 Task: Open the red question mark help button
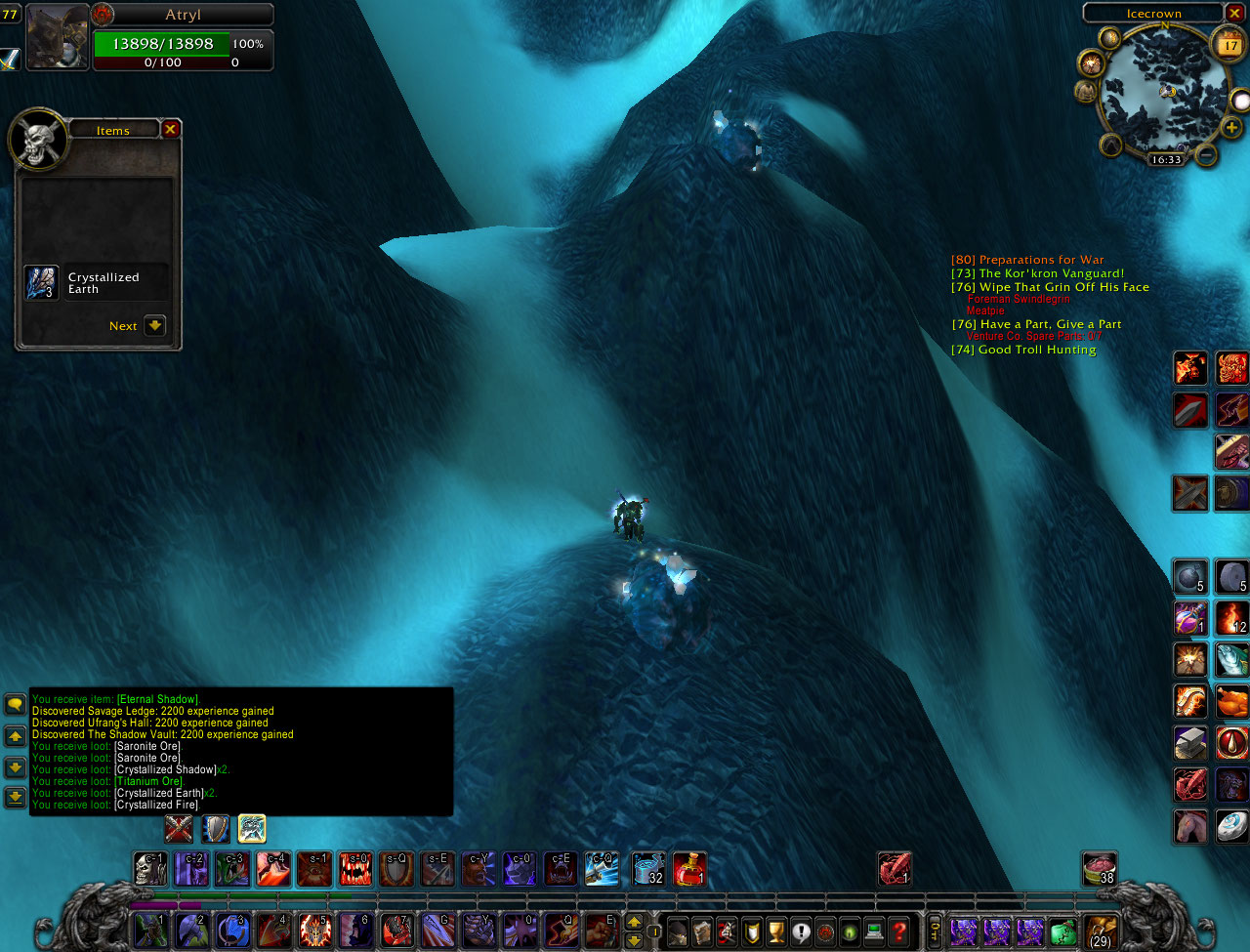pyautogui.click(x=899, y=931)
